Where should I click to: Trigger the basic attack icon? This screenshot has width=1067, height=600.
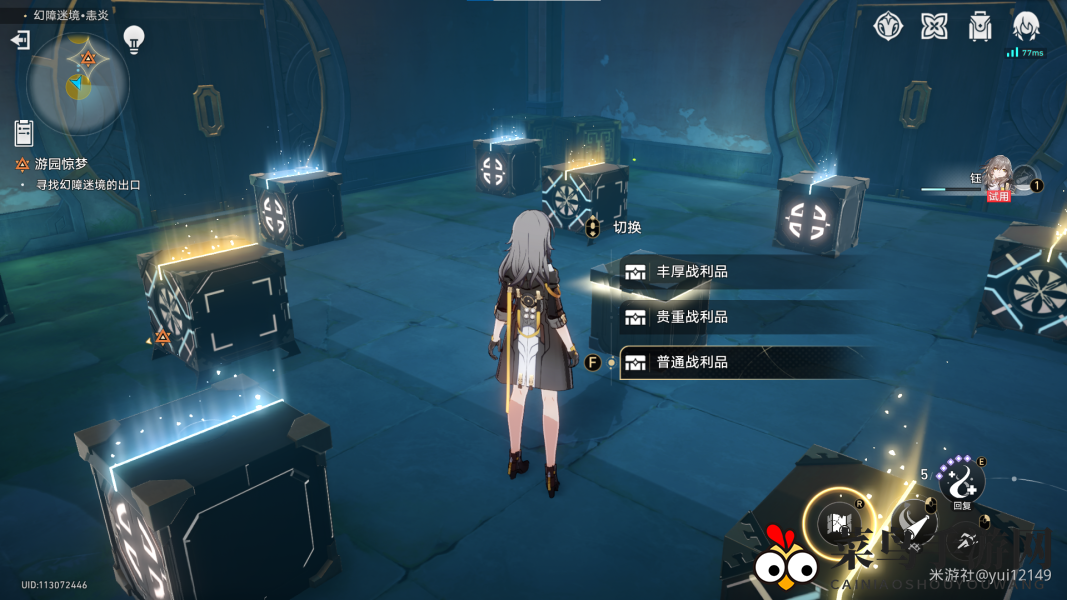[910, 522]
